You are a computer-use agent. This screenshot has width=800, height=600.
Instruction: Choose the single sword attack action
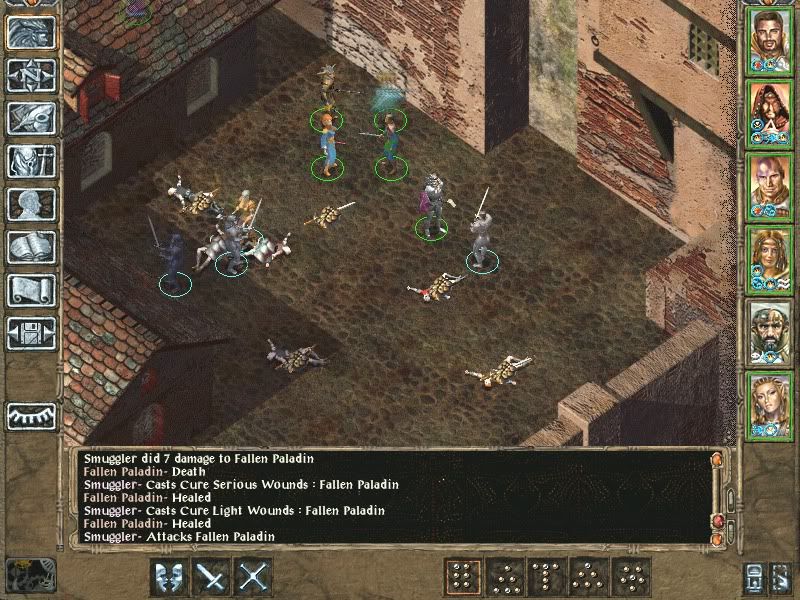point(212,577)
